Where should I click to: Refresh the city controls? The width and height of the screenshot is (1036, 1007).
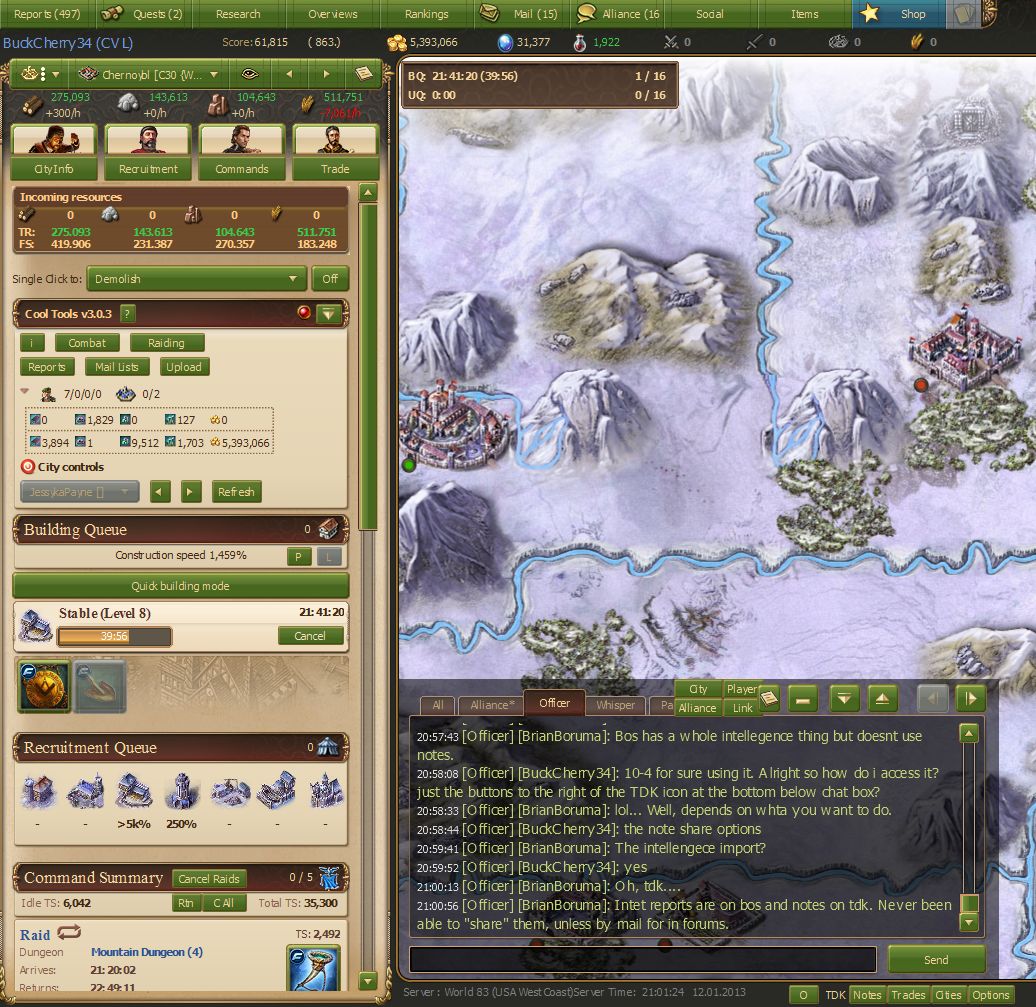[x=236, y=491]
